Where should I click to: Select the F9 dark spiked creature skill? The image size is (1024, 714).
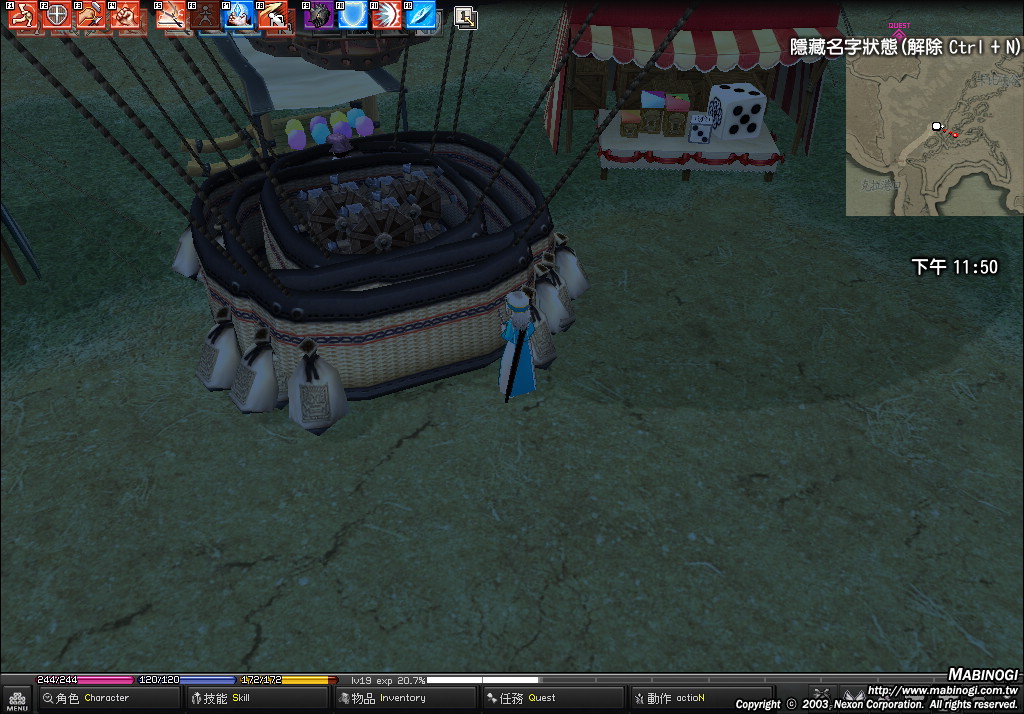[x=319, y=16]
